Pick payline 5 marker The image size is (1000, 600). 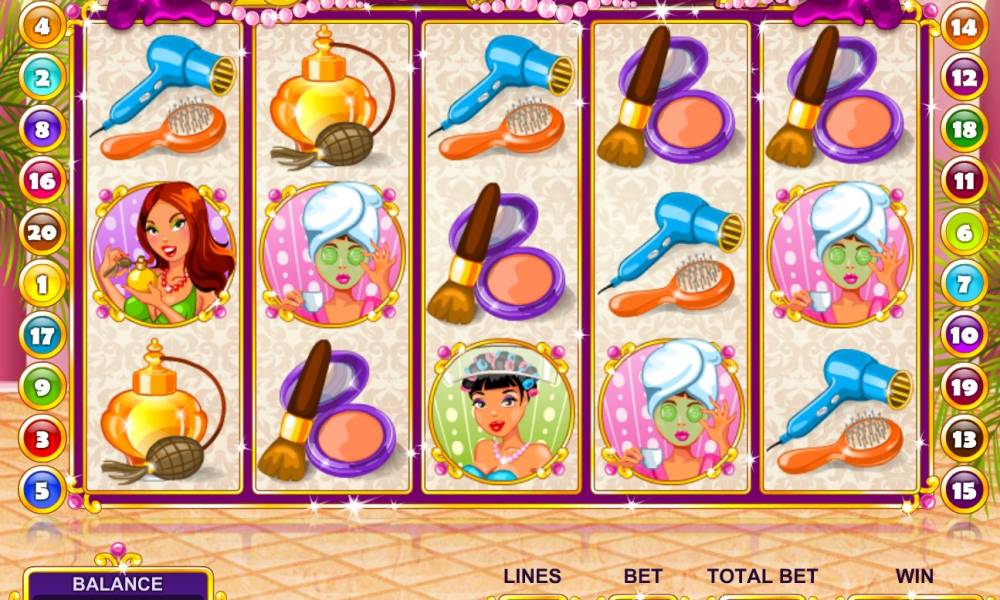(x=42, y=491)
